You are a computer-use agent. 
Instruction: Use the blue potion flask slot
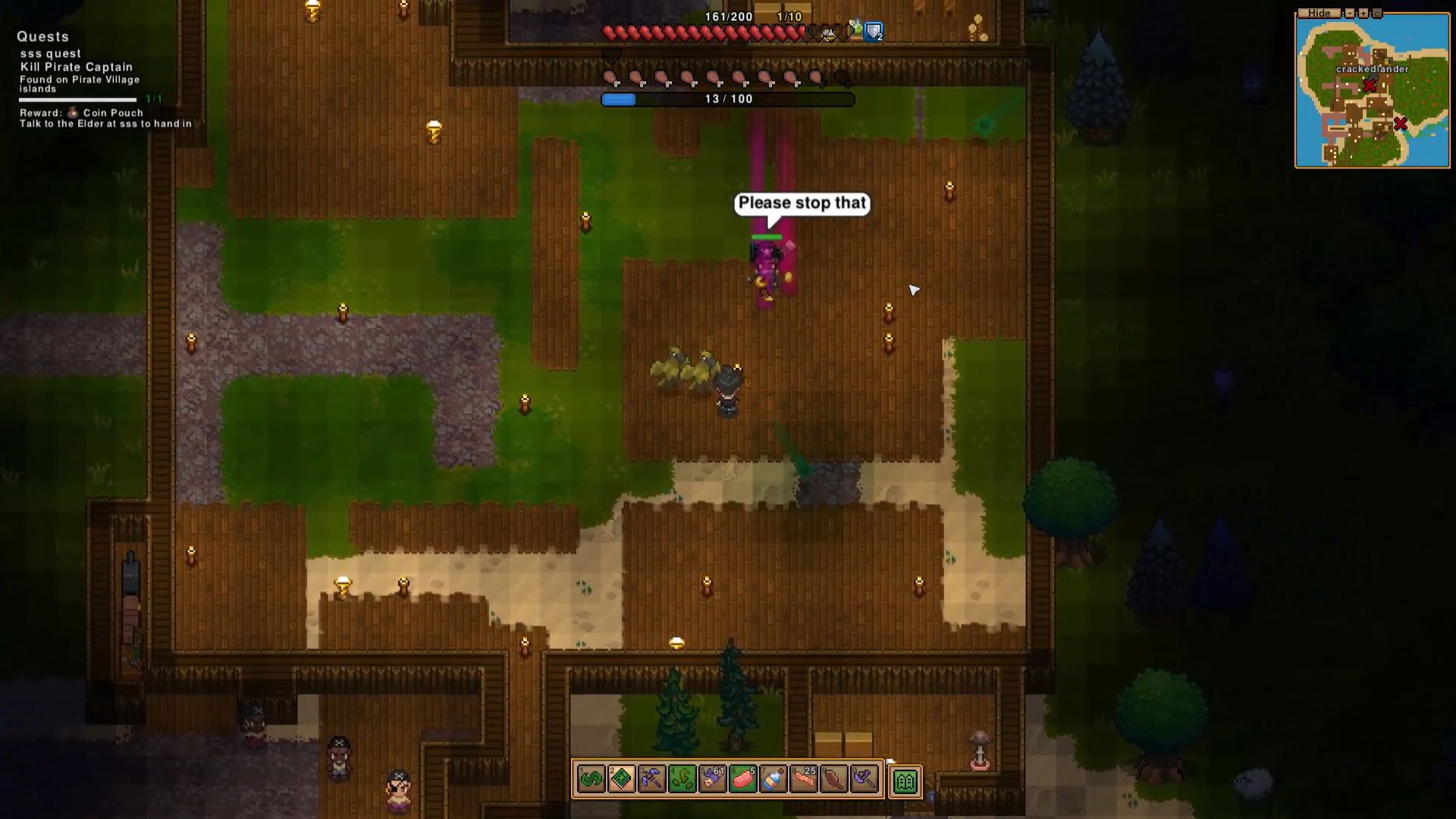click(x=773, y=779)
